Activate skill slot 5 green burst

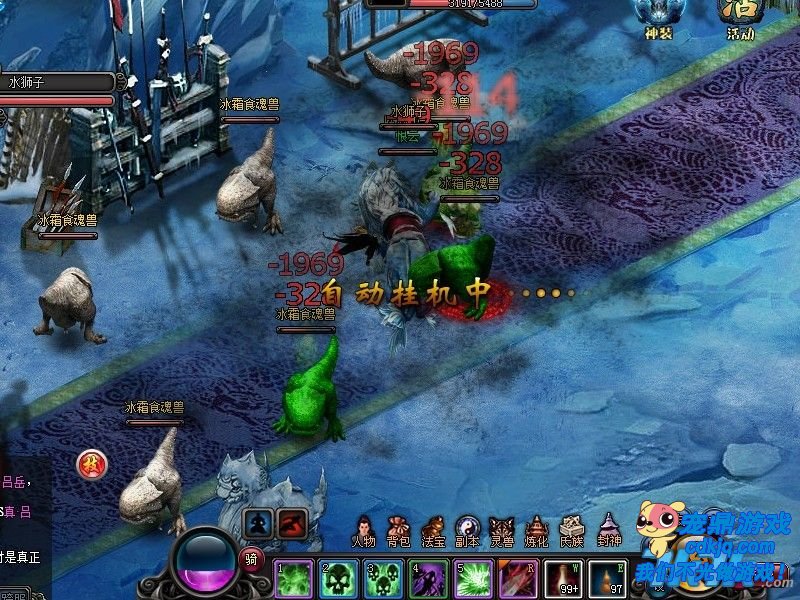tap(474, 579)
